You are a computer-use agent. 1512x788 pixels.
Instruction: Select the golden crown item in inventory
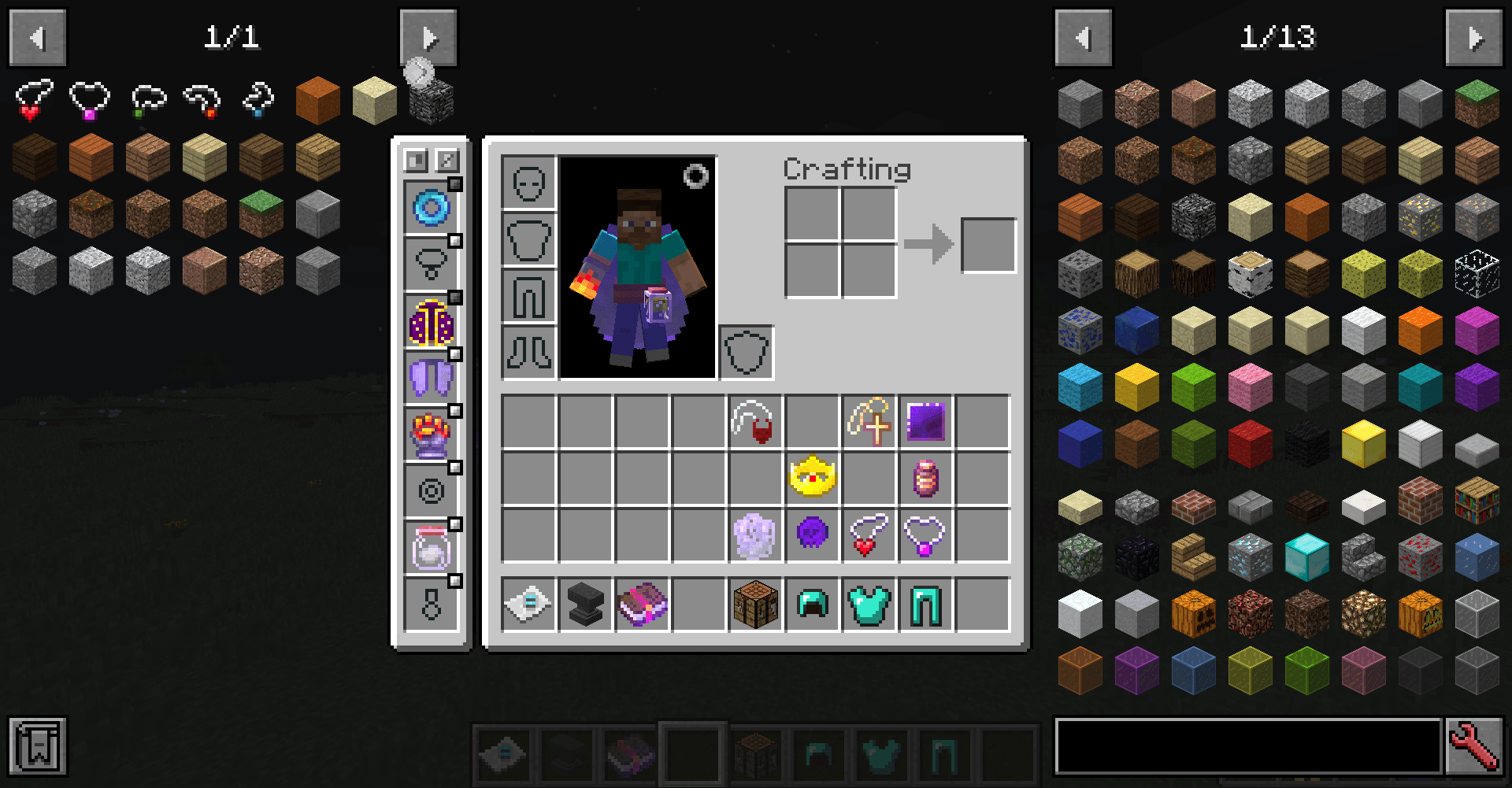[x=812, y=478]
